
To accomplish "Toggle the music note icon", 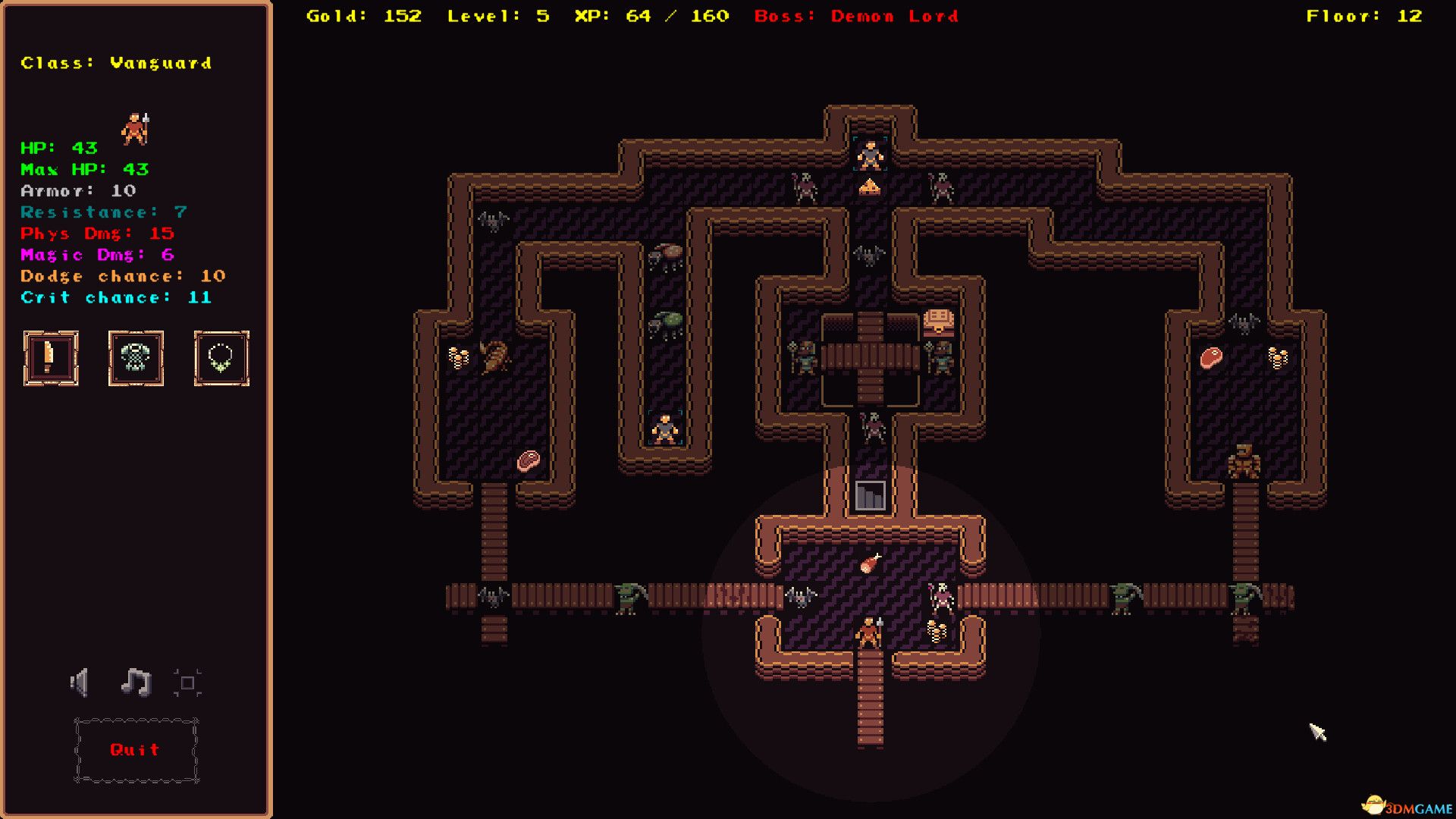I will 136,682.
